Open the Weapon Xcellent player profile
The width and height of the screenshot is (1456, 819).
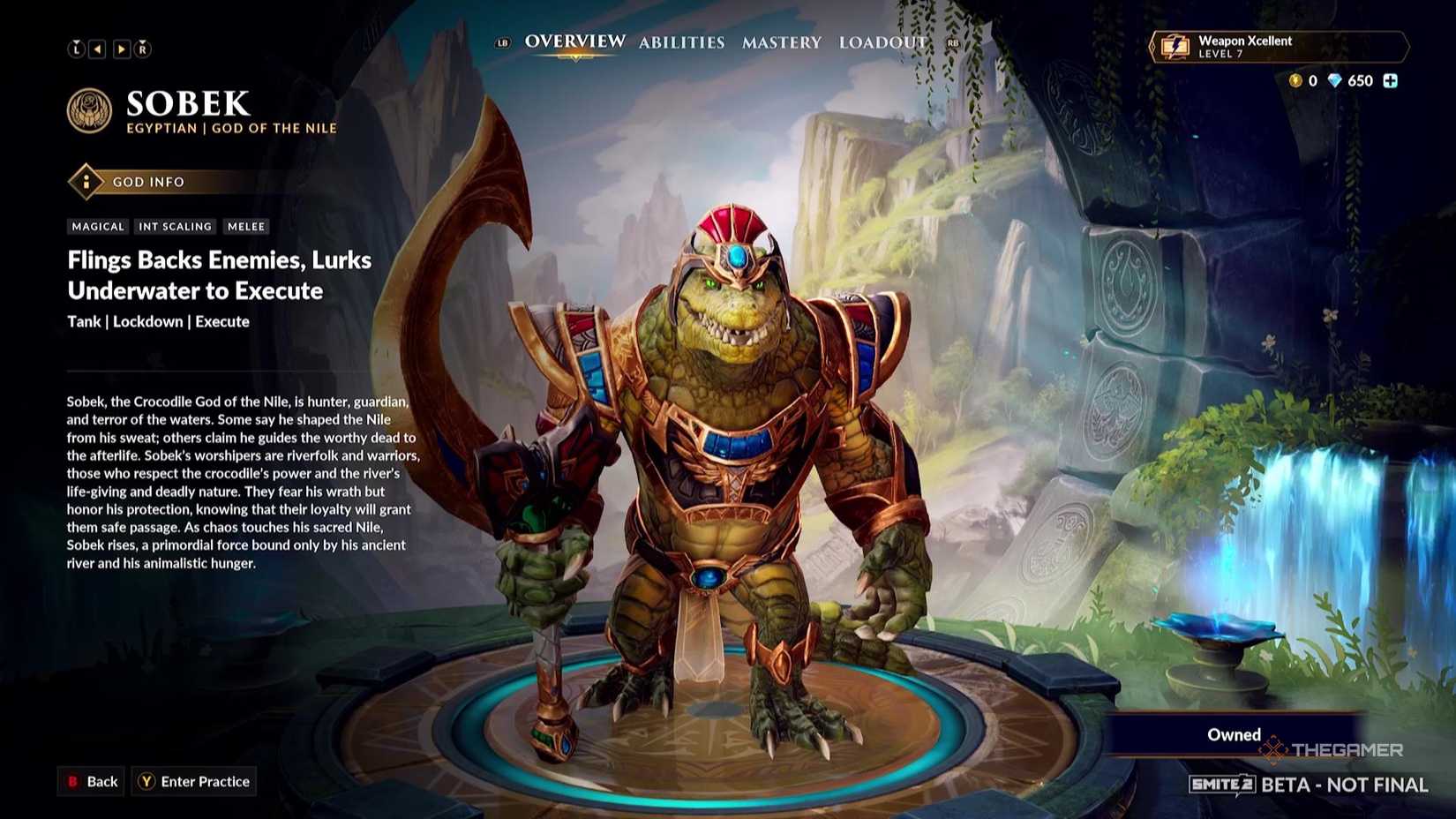(x=1278, y=47)
